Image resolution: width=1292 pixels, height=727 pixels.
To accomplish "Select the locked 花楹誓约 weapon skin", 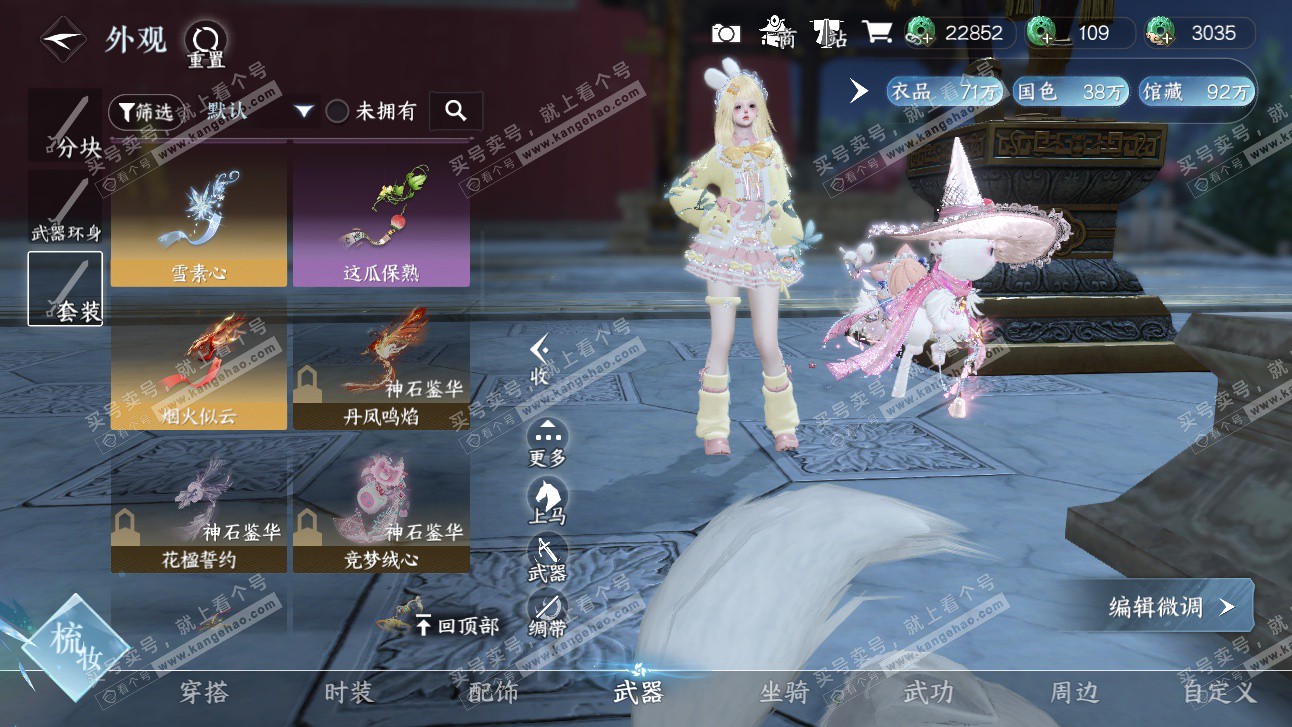I will 199,511.
